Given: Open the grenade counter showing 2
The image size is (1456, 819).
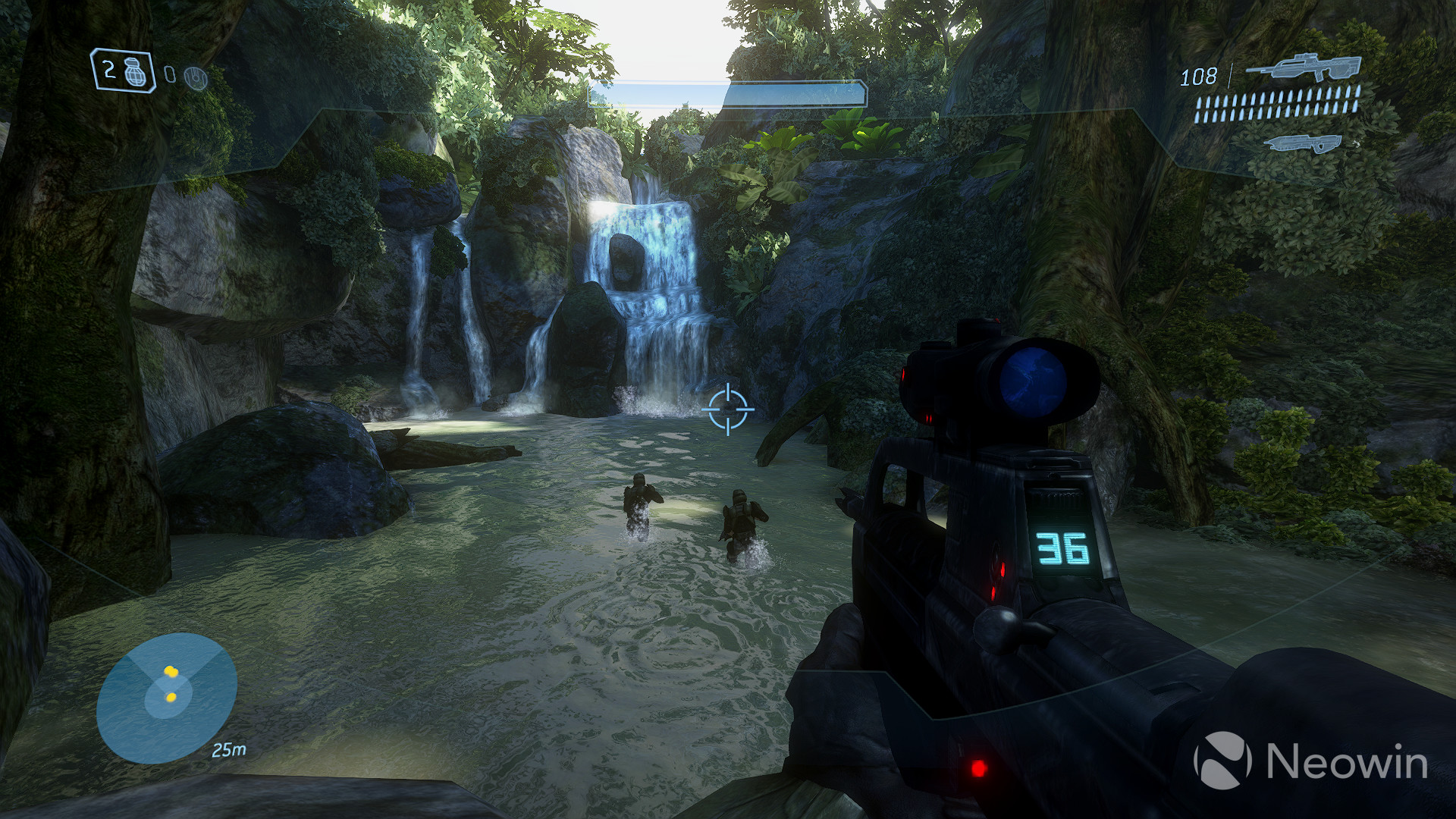Looking at the screenshot, I should [x=108, y=70].
